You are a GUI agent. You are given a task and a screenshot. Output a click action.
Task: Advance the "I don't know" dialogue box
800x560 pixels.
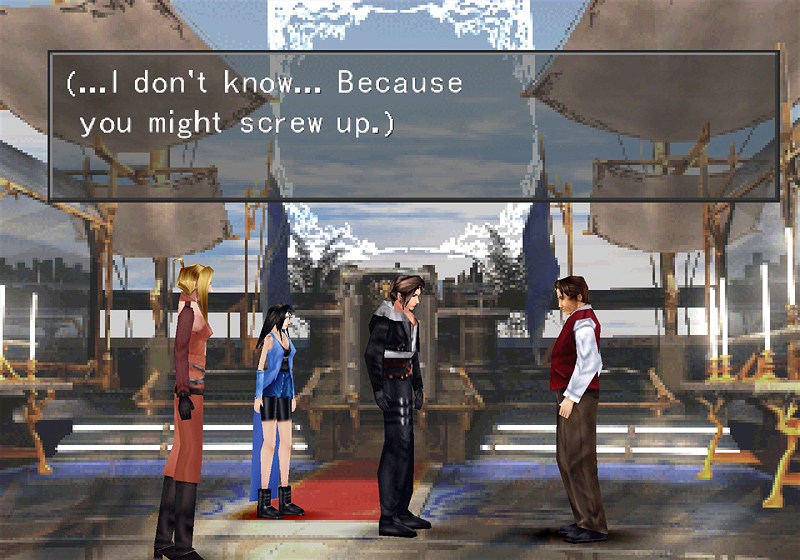[x=413, y=125]
